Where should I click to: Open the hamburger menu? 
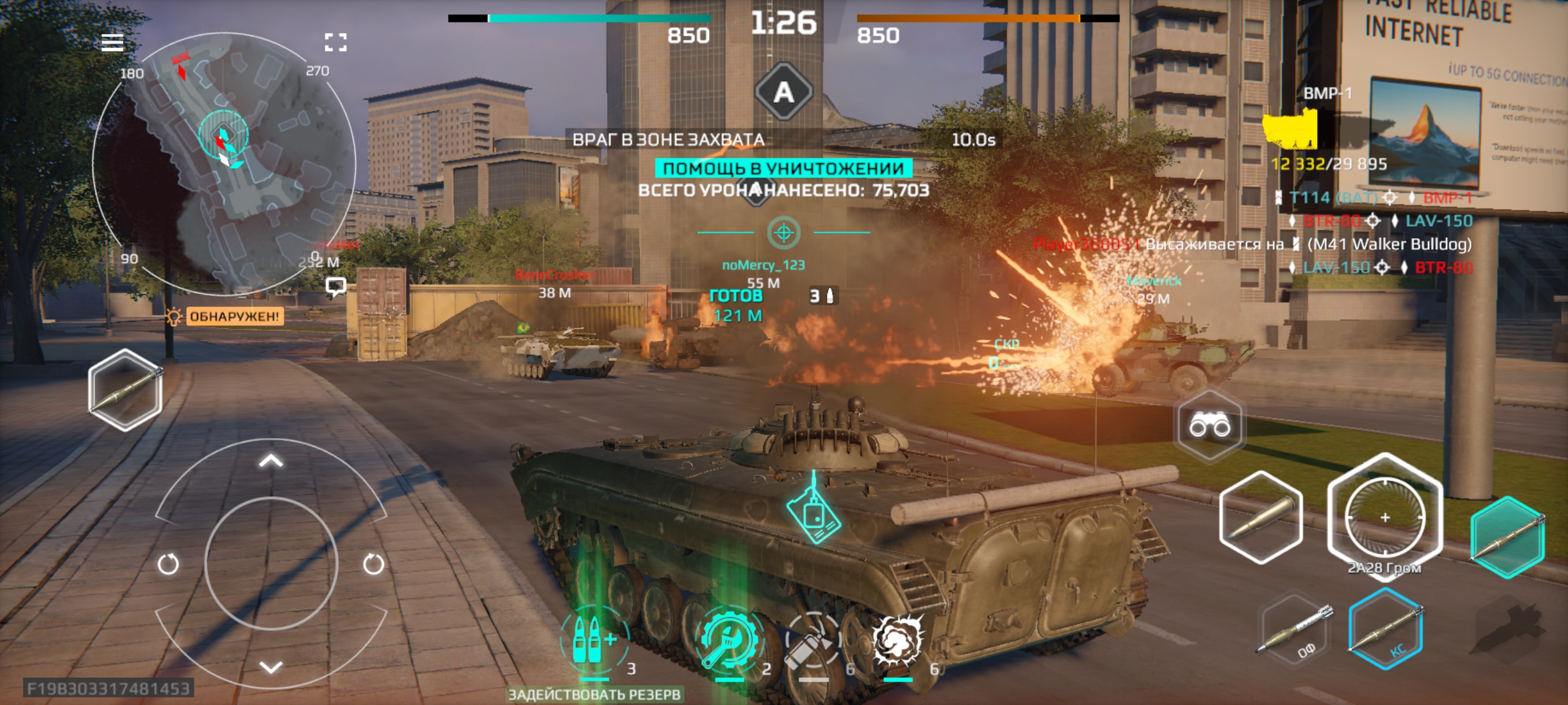[x=112, y=43]
